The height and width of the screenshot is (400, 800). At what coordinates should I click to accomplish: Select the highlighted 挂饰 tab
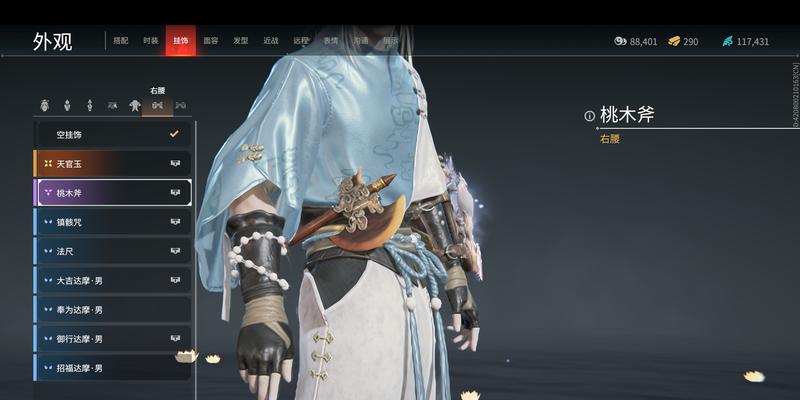[x=180, y=41]
